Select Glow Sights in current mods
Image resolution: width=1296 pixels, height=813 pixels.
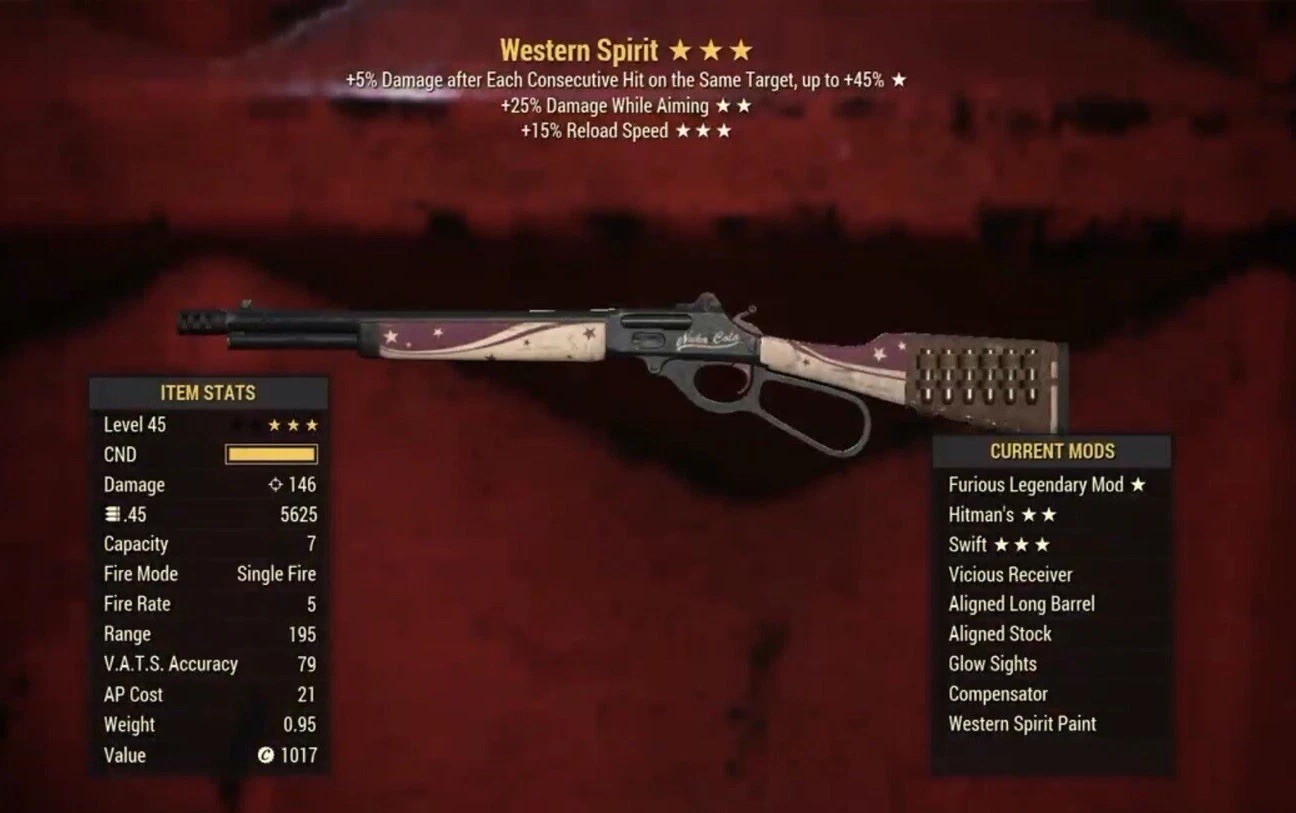[992, 664]
